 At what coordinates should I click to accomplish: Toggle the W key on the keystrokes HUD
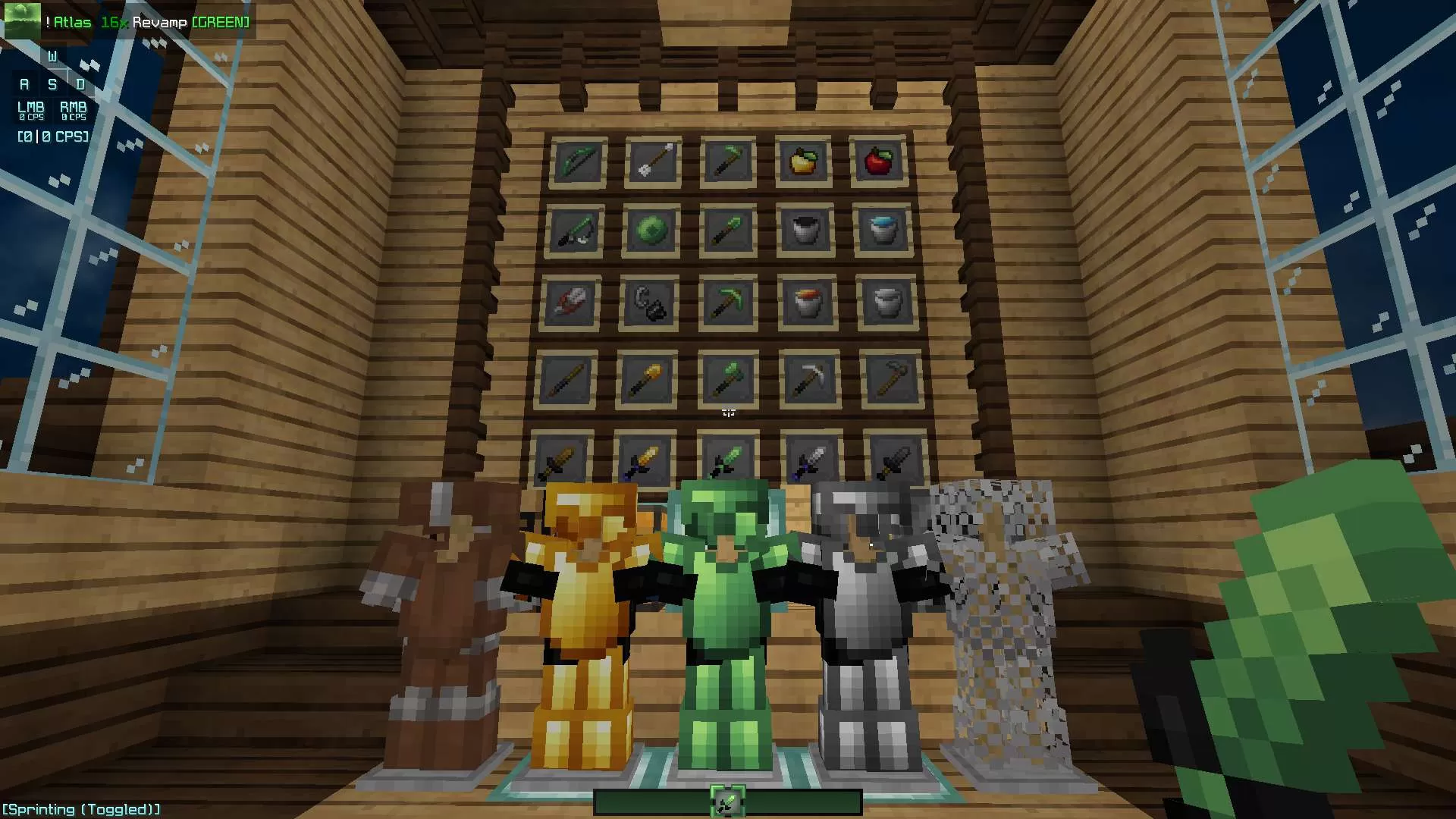tap(53, 55)
